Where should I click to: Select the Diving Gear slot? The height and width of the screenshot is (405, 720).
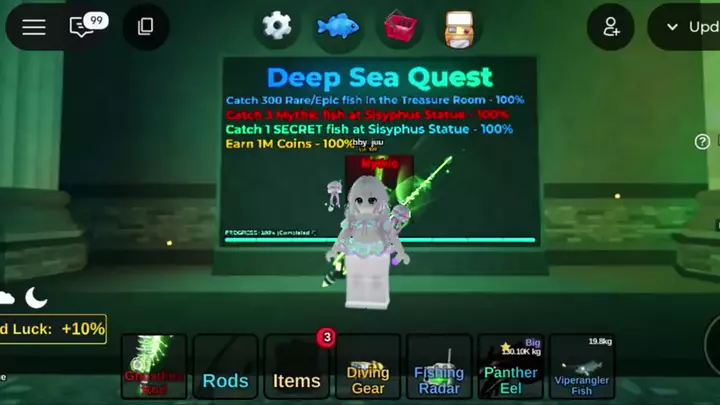[368, 367]
